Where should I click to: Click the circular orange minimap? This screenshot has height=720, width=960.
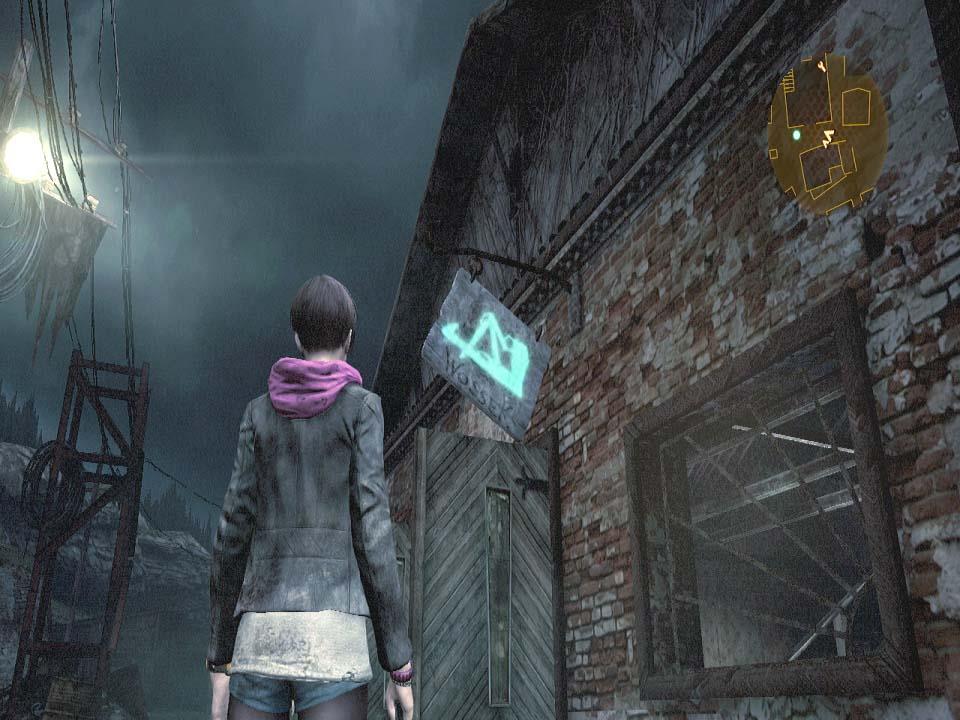pyautogui.click(x=827, y=133)
